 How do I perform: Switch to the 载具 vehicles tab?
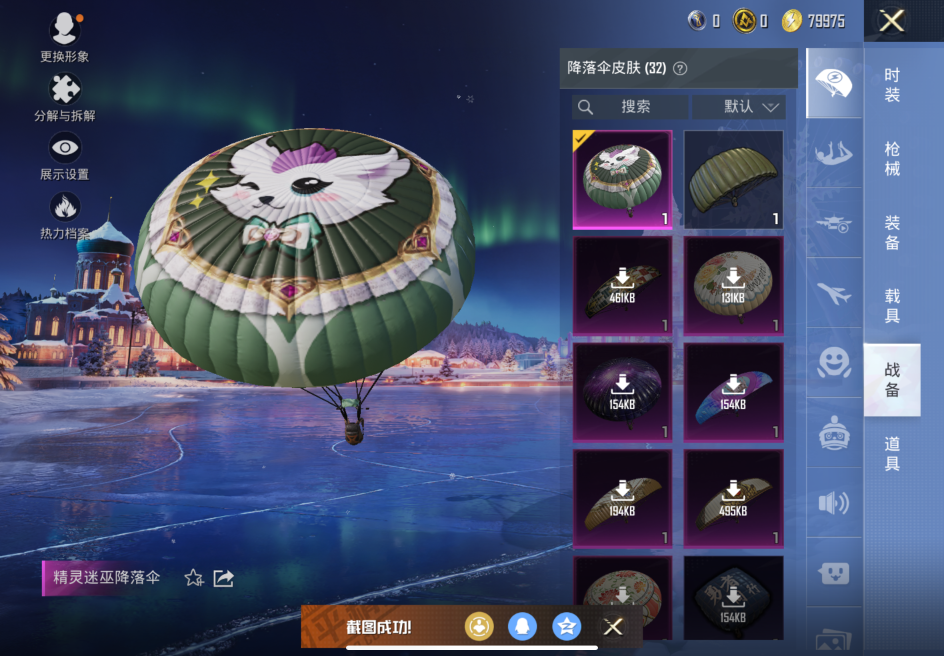(892, 306)
